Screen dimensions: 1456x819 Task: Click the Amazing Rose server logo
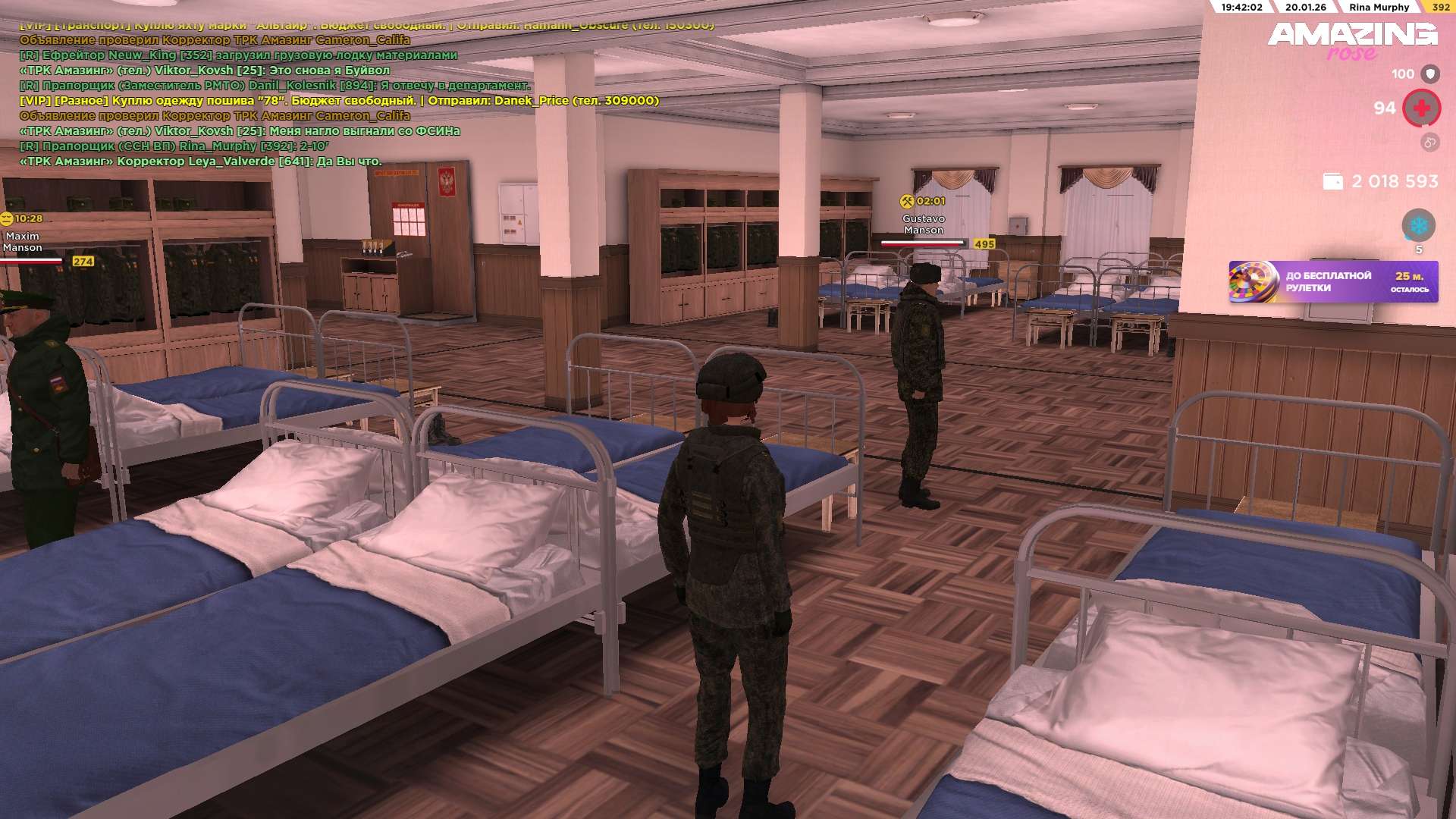point(1352,41)
